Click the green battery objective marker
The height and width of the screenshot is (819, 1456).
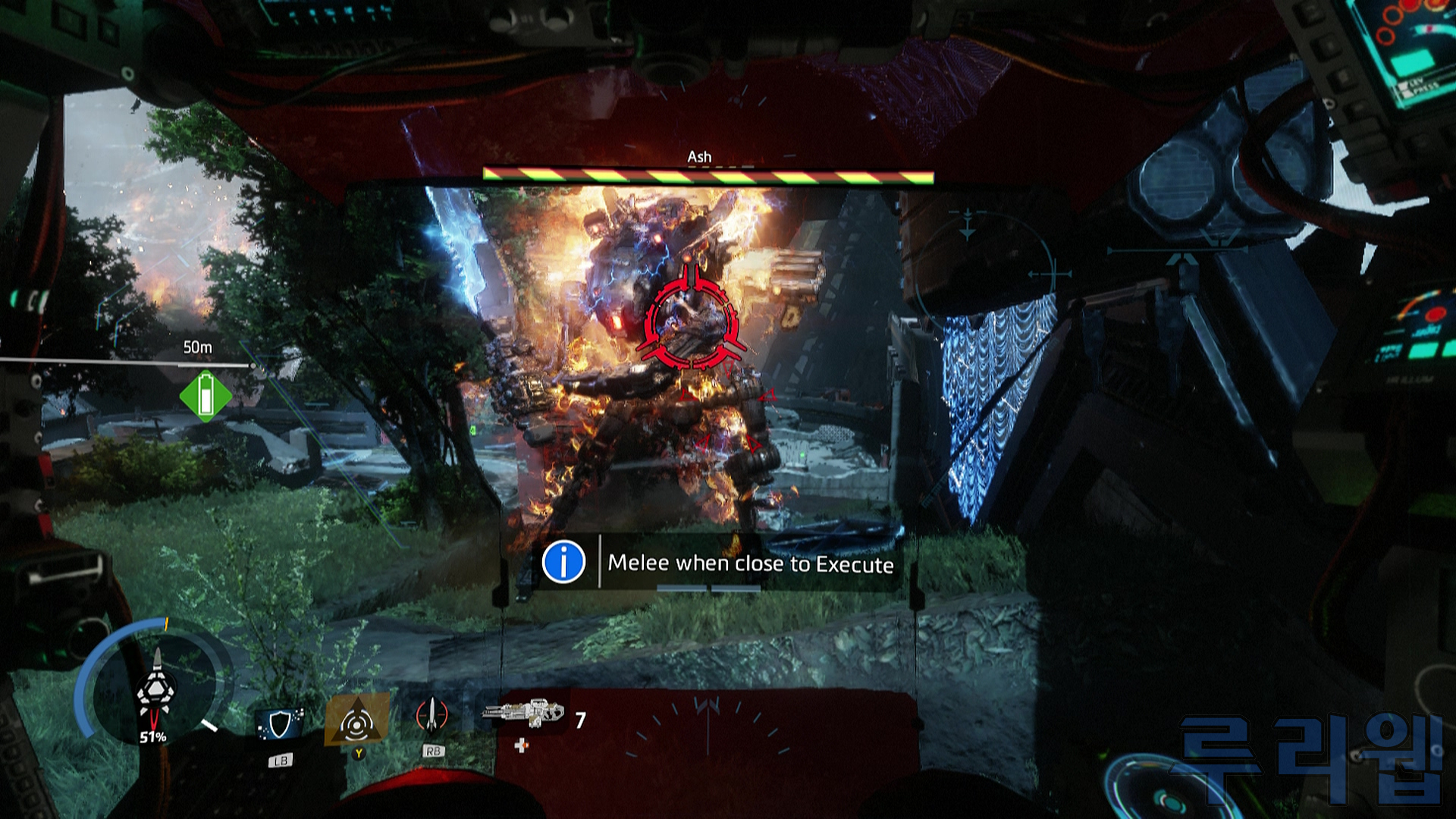point(206,395)
